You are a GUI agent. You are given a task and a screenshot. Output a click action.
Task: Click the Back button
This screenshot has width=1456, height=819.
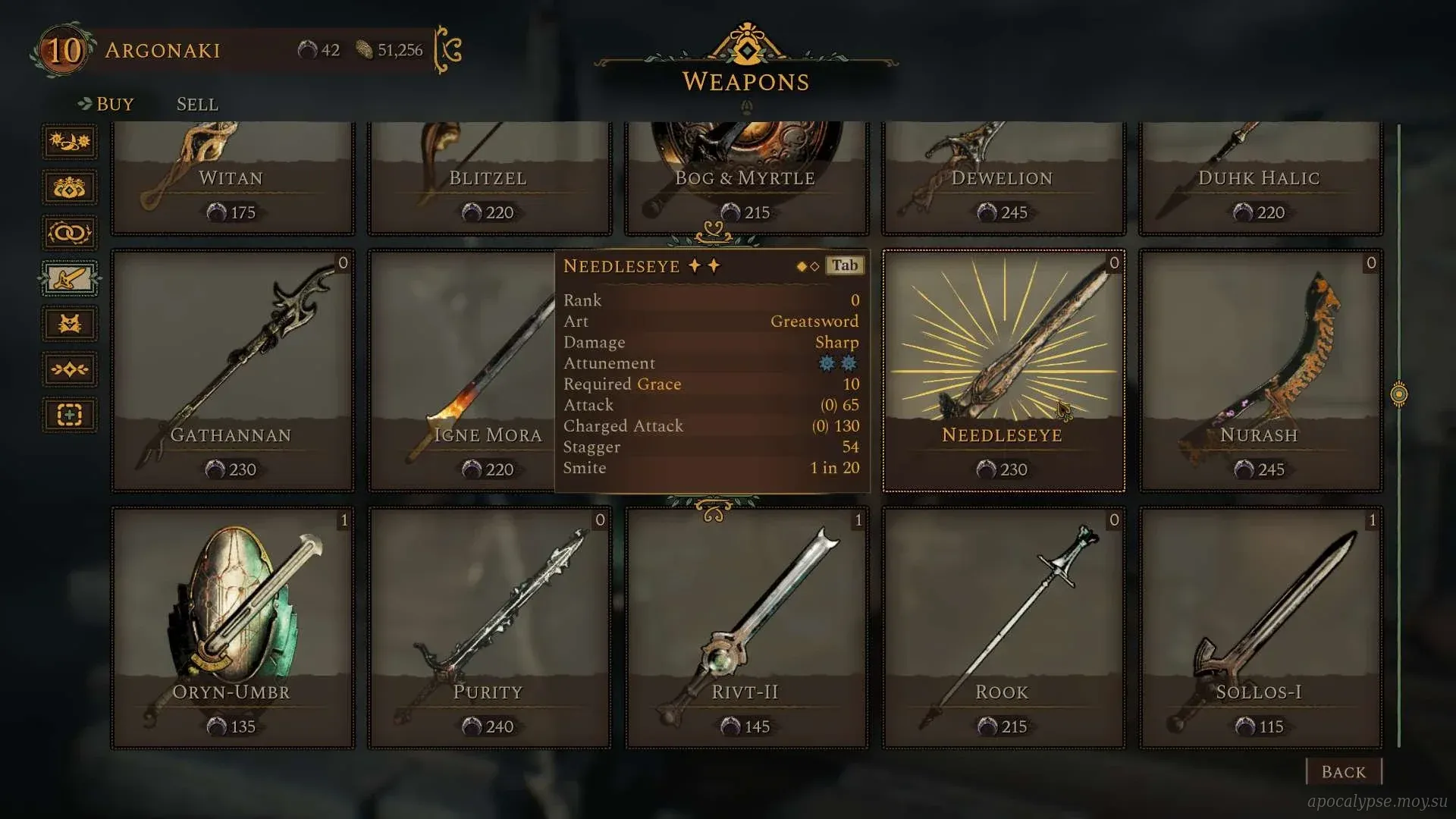pyautogui.click(x=1343, y=772)
